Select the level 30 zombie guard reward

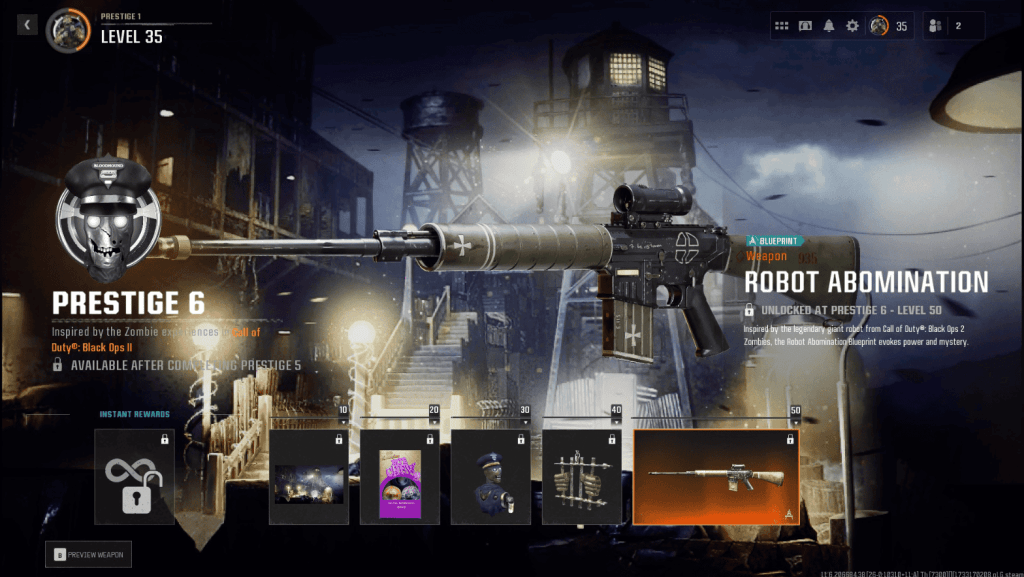click(x=490, y=477)
